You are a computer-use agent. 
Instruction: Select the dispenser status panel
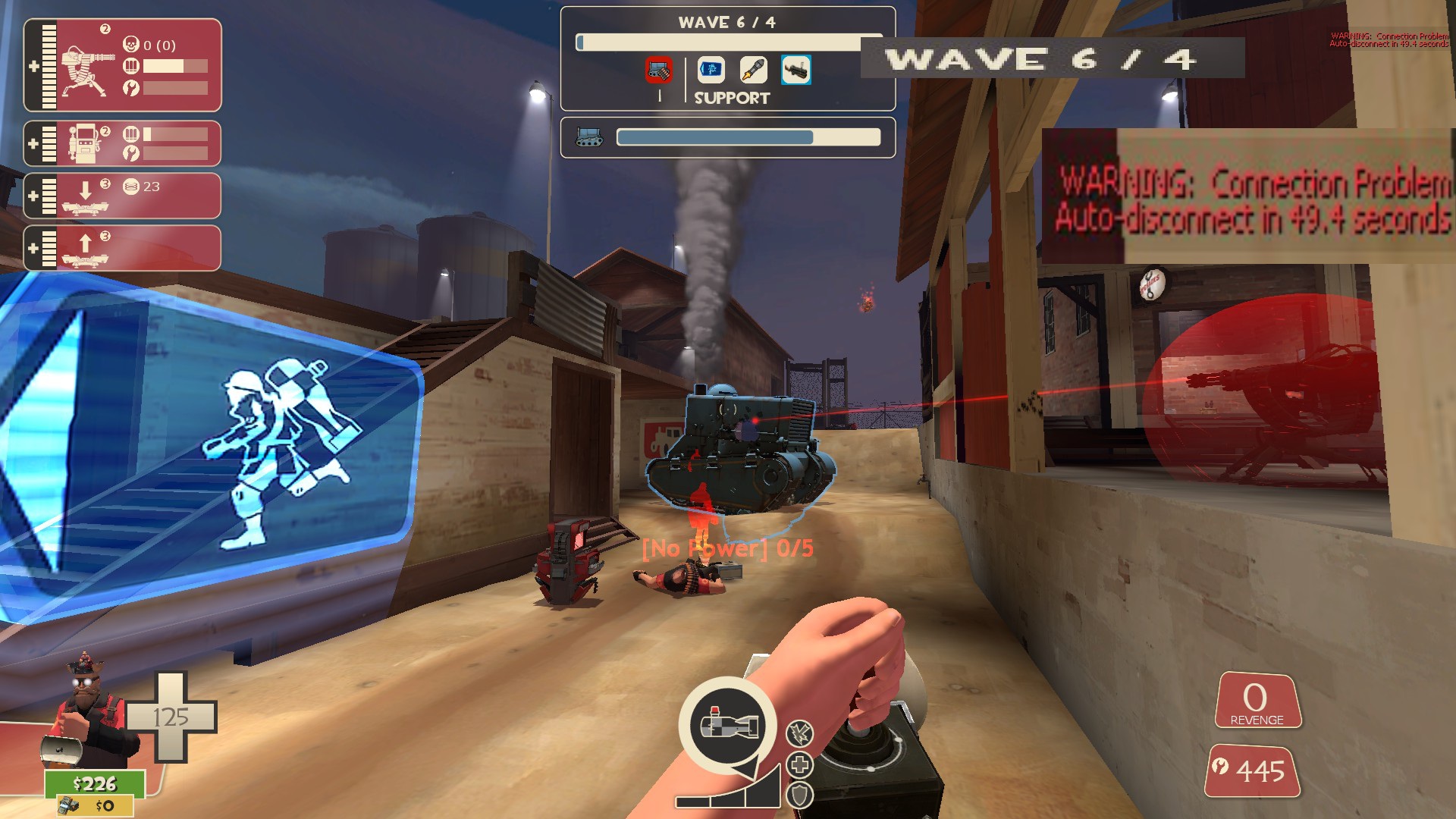pos(123,143)
